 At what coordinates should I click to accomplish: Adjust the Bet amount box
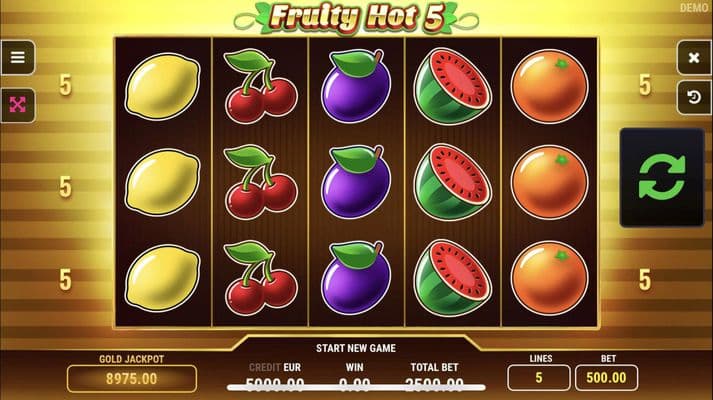click(607, 378)
